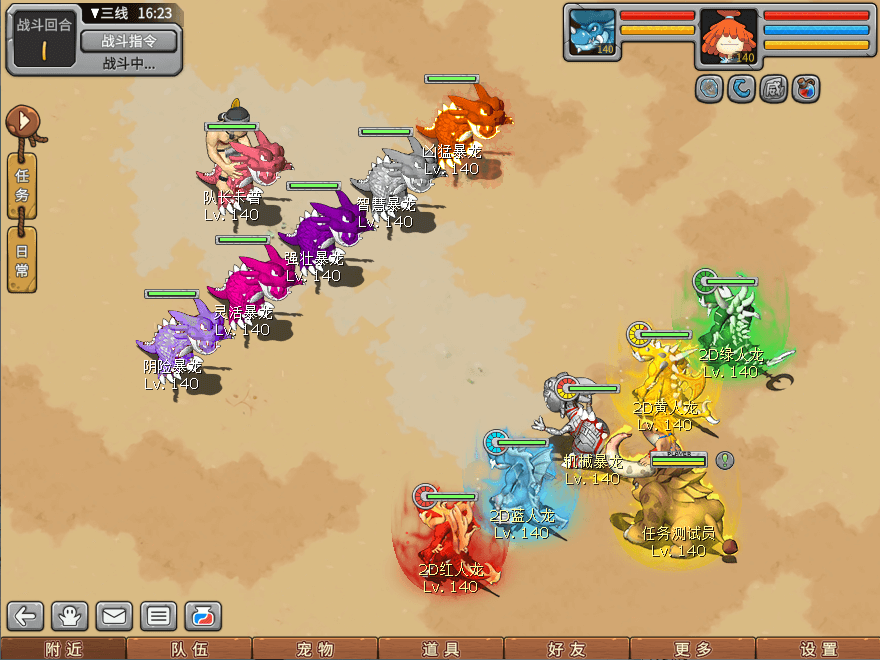Open the 队伍 team tab

(x=189, y=649)
